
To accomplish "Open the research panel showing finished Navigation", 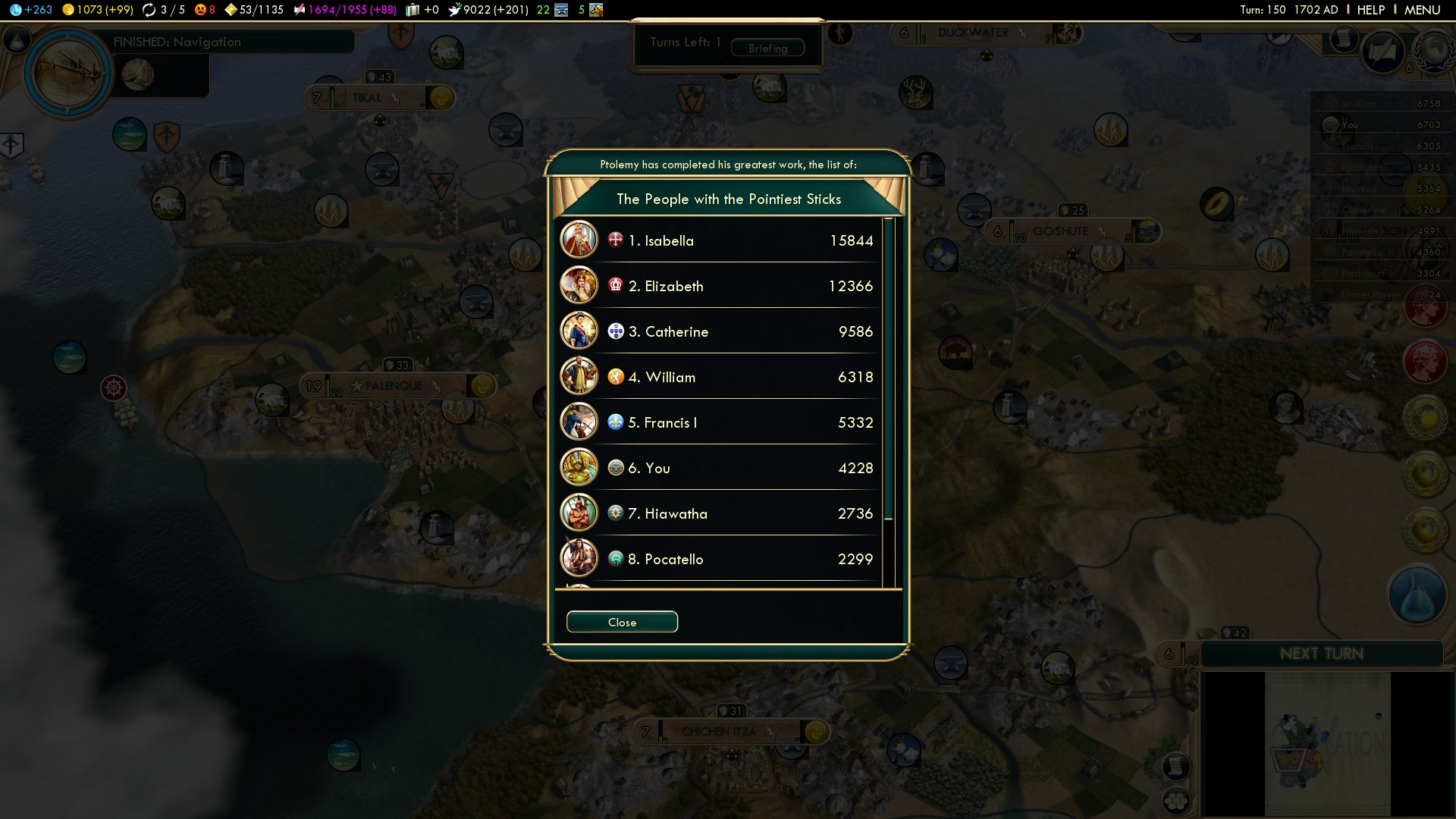I will [69, 72].
